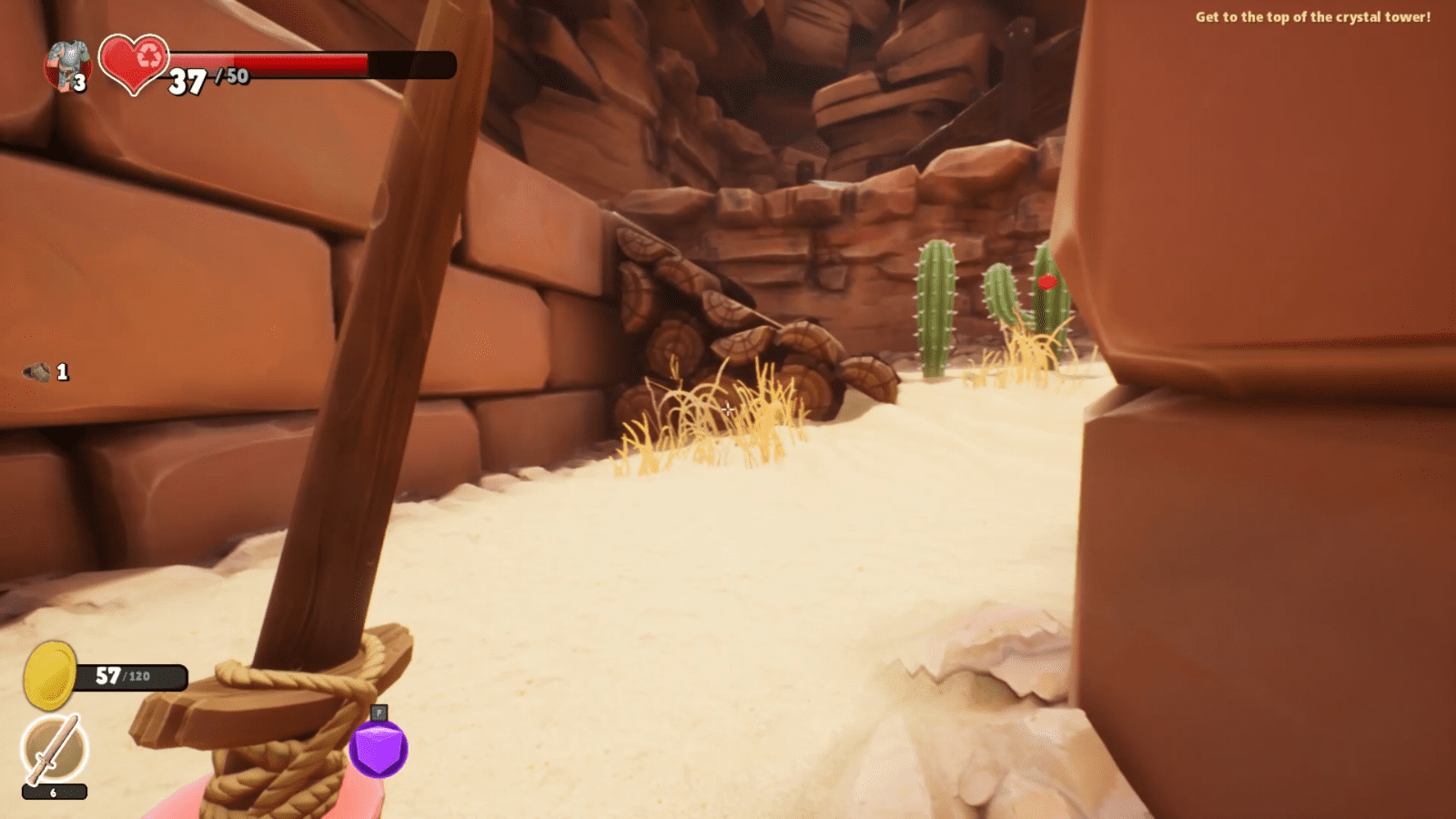Click the F key prompt above the gem
Screen dimensions: 1456x819
click(x=378, y=713)
